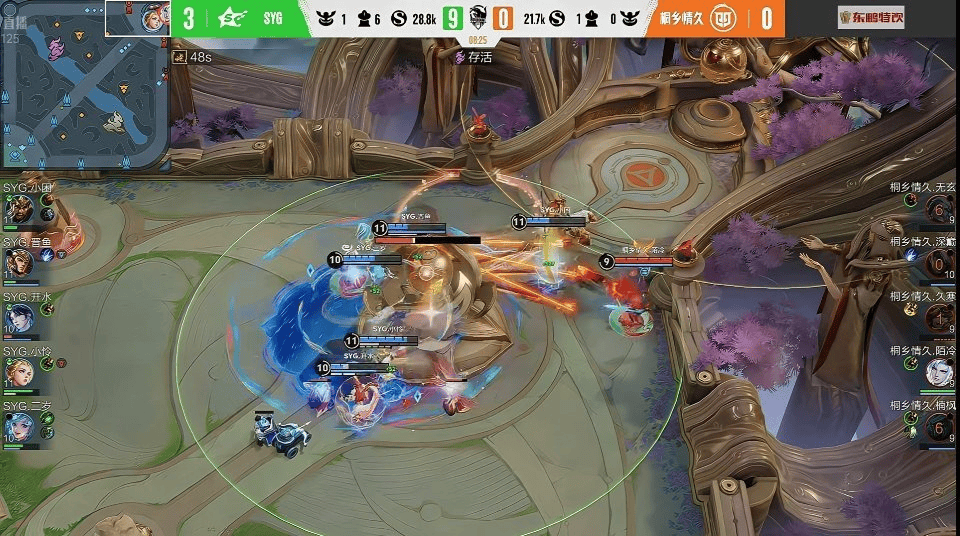Select 桐乡情久.久寒's player portrait
Screen dimensions: 960x536
pos(939,319)
